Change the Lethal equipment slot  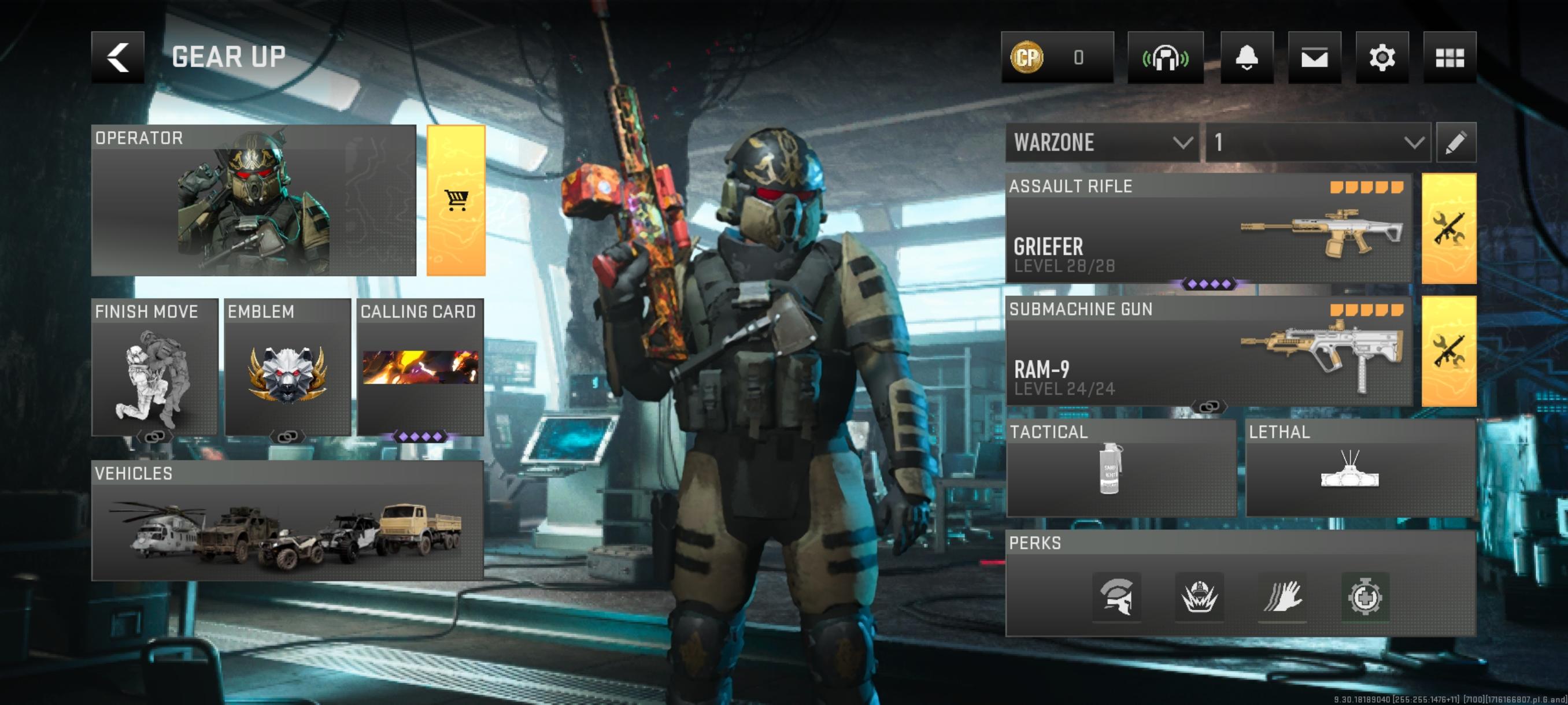click(x=1360, y=467)
